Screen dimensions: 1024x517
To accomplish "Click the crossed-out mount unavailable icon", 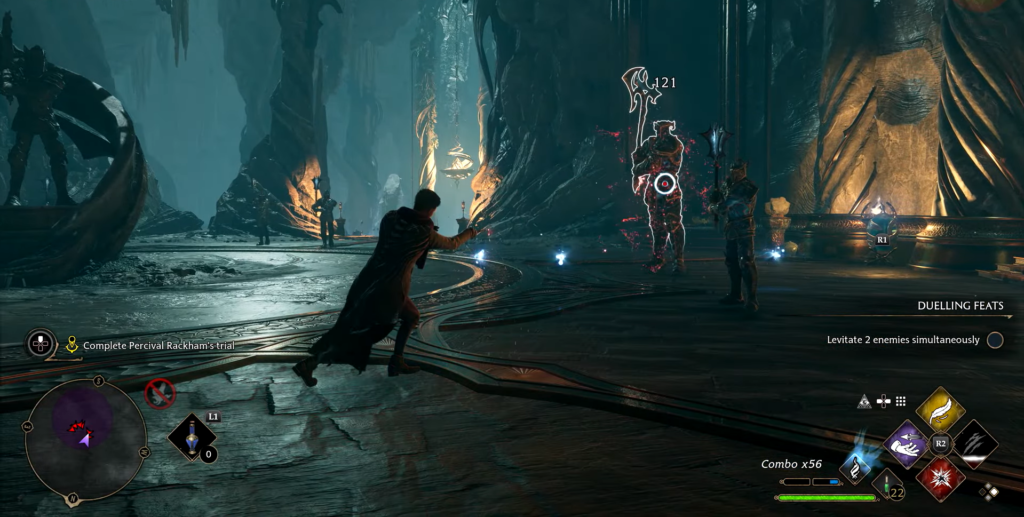I will pos(160,393).
